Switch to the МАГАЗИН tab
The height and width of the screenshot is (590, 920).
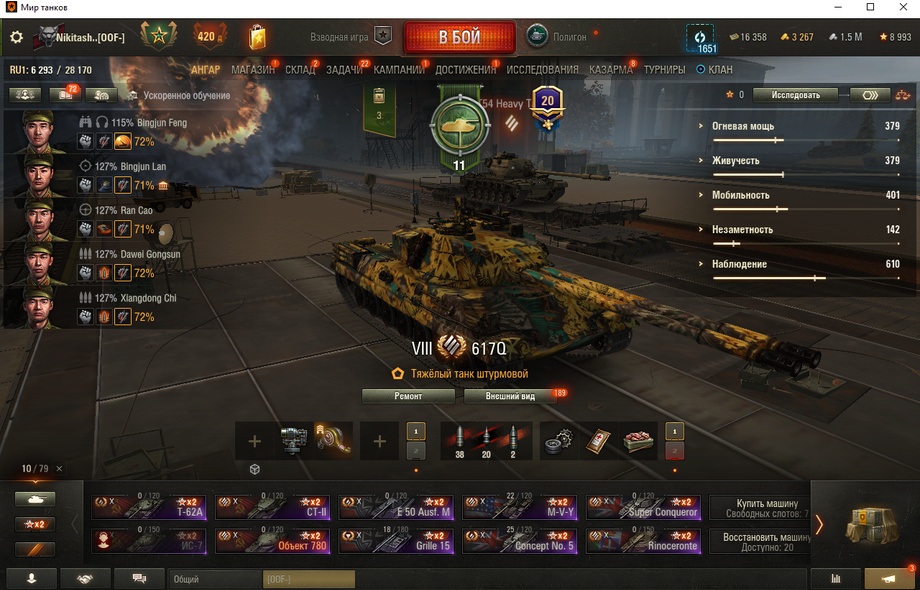(x=252, y=70)
